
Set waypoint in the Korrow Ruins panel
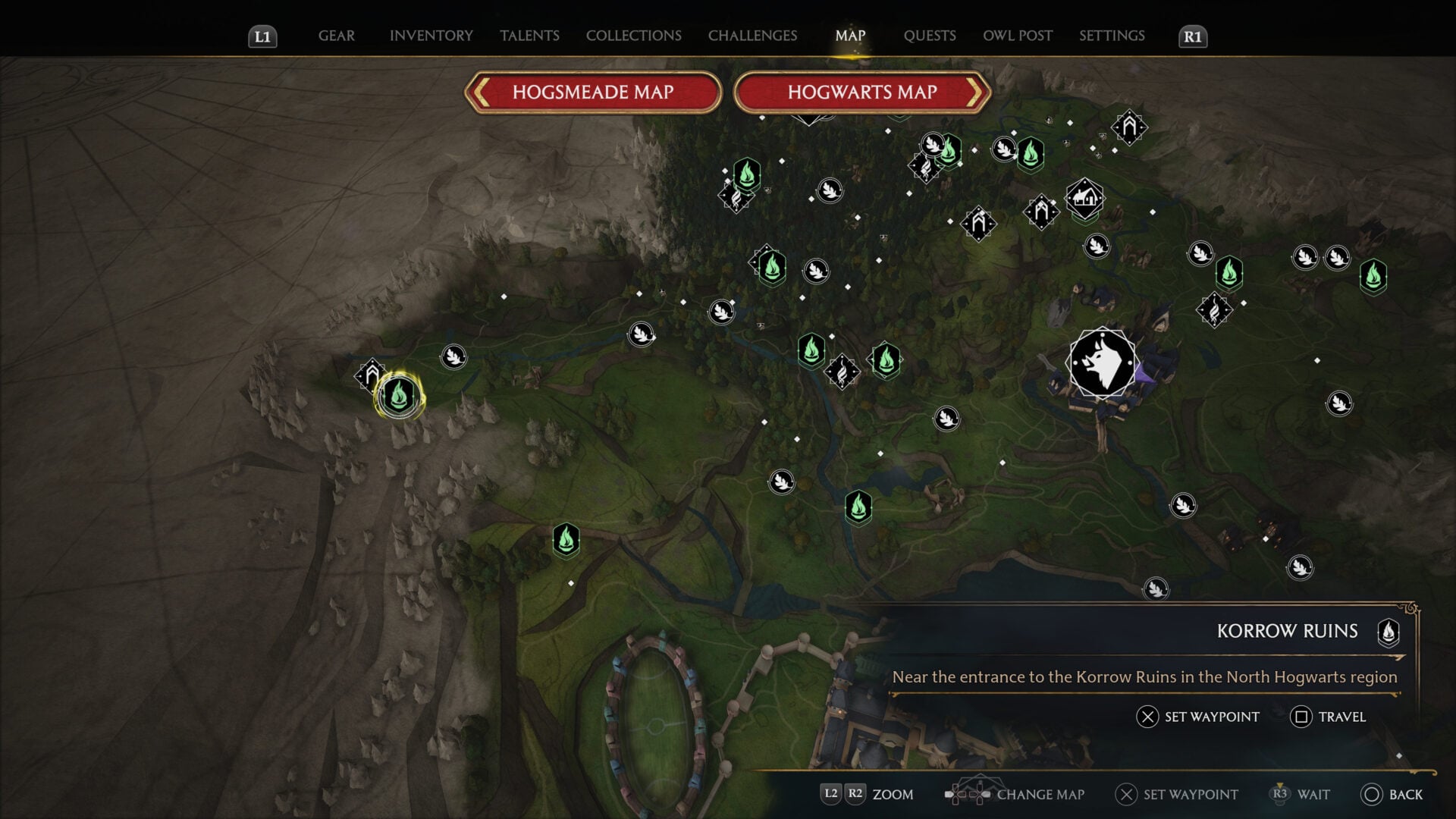click(x=1198, y=717)
